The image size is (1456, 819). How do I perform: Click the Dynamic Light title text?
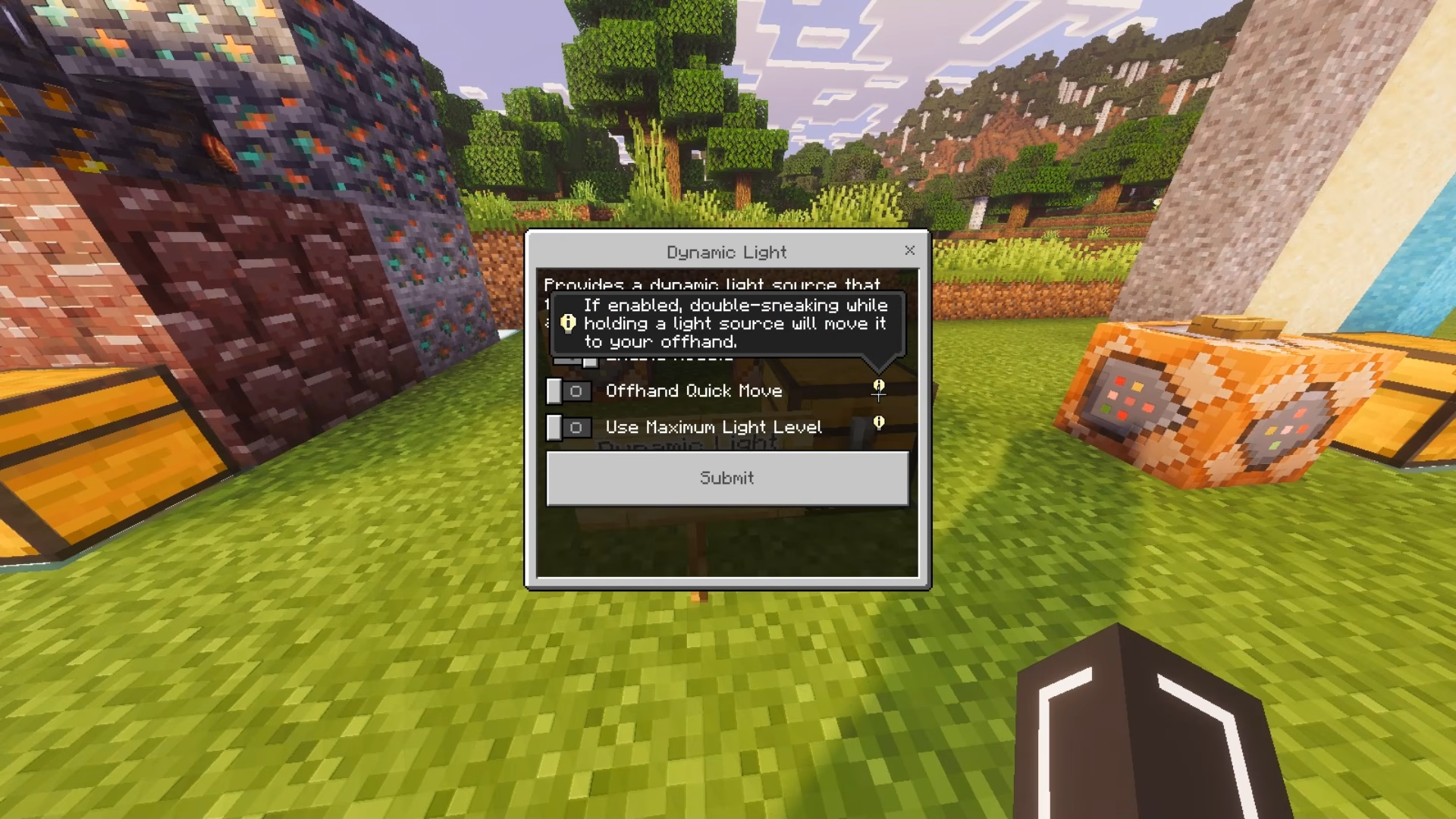[726, 253]
